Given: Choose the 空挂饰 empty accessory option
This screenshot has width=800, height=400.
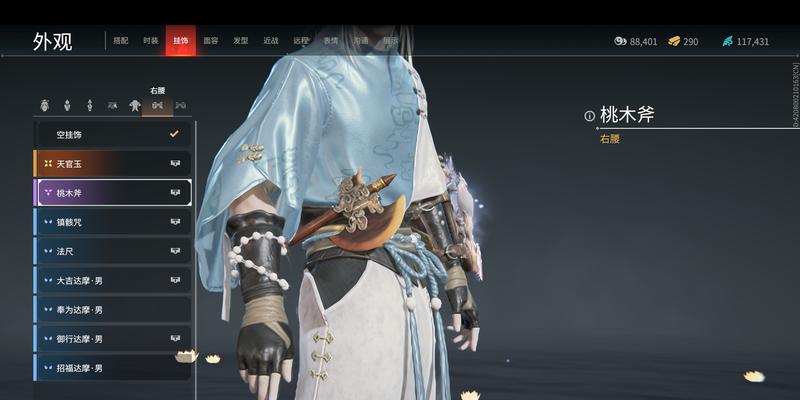Looking at the screenshot, I should pos(113,133).
